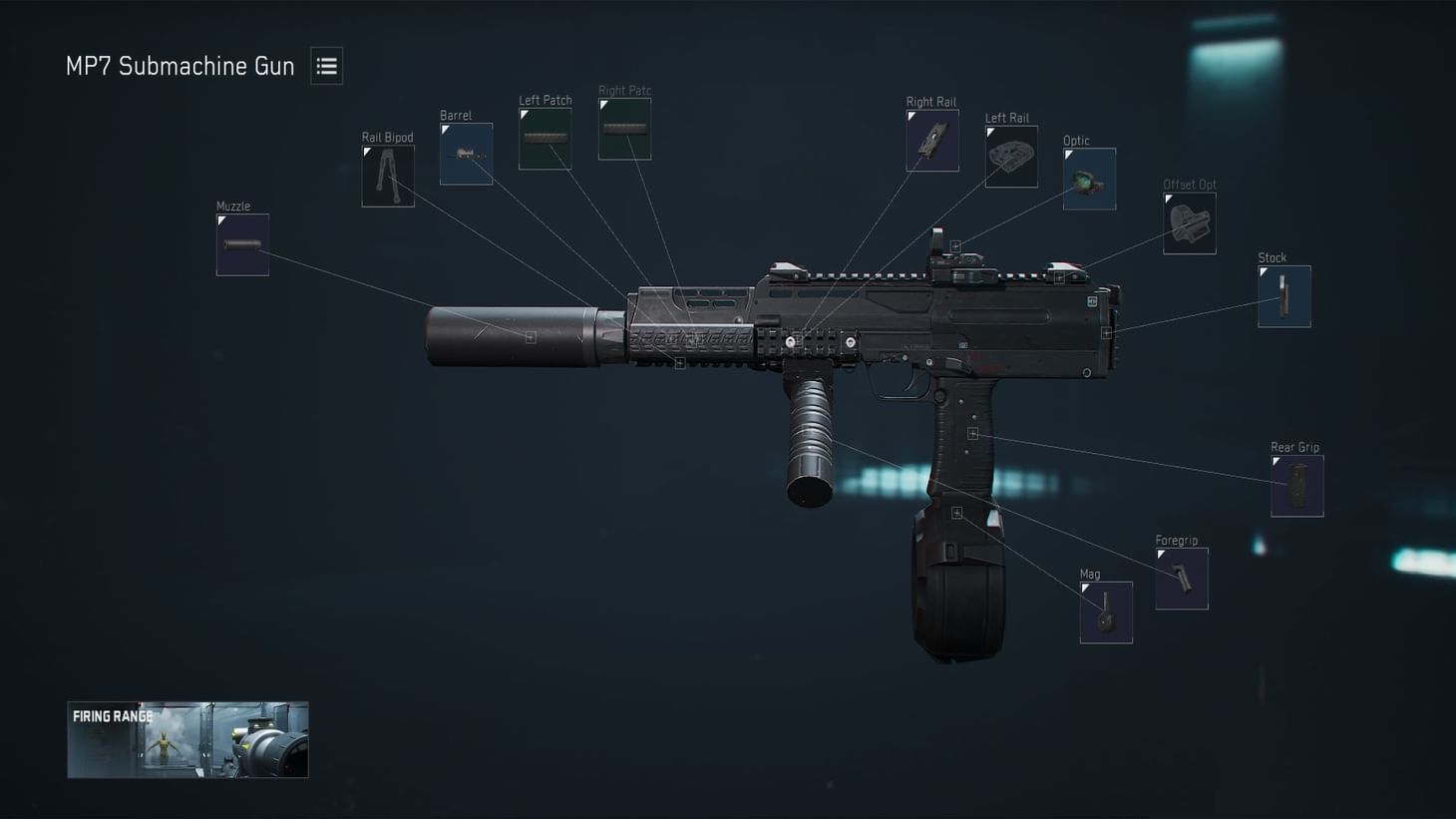Open the Muzzle attachment slot
Image resolution: width=1456 pixels, height=819 pixels.
coord(241,242)
